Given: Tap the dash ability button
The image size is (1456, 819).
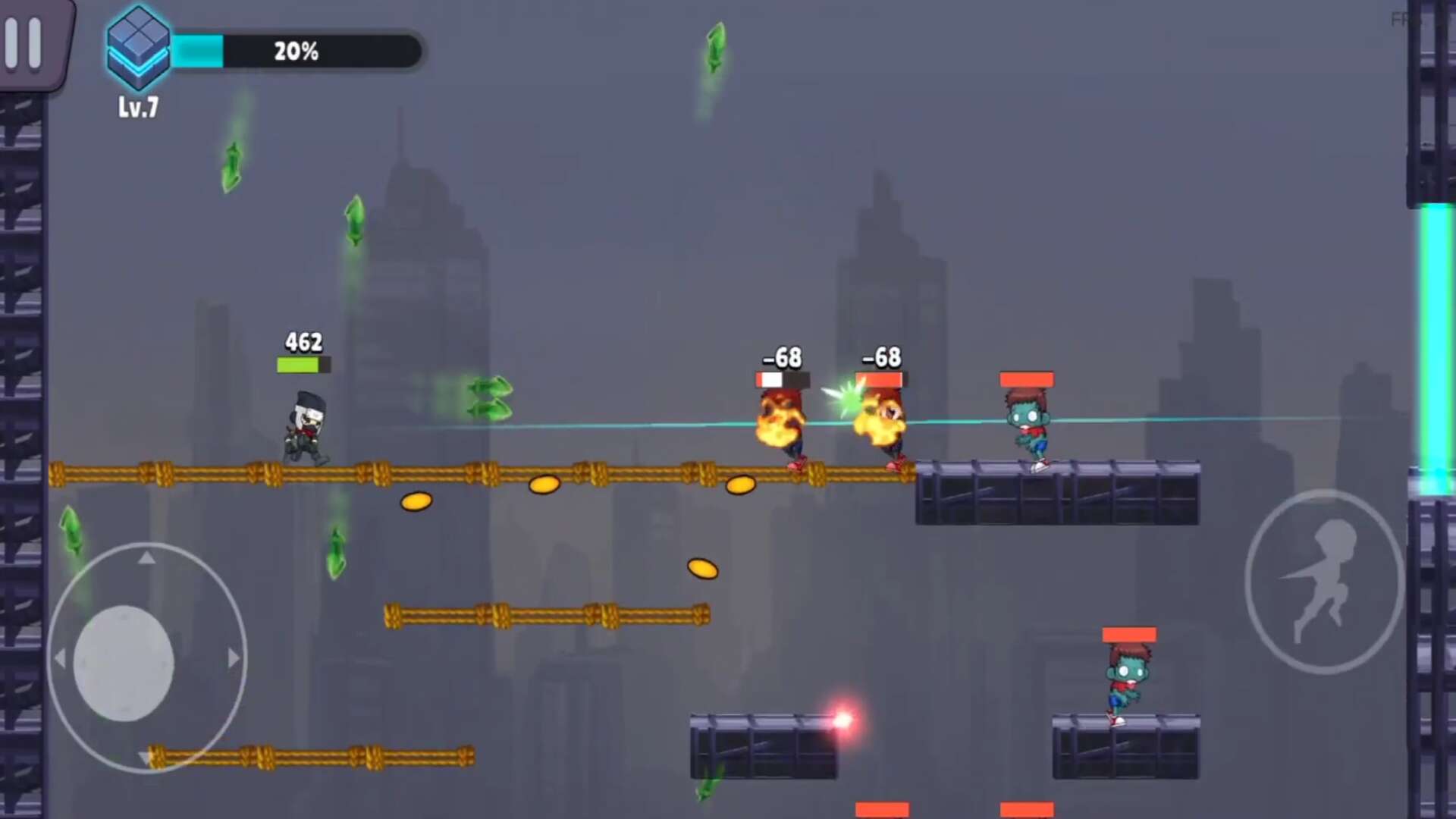Looking at the screenshot, I should tap(1323, 582).
